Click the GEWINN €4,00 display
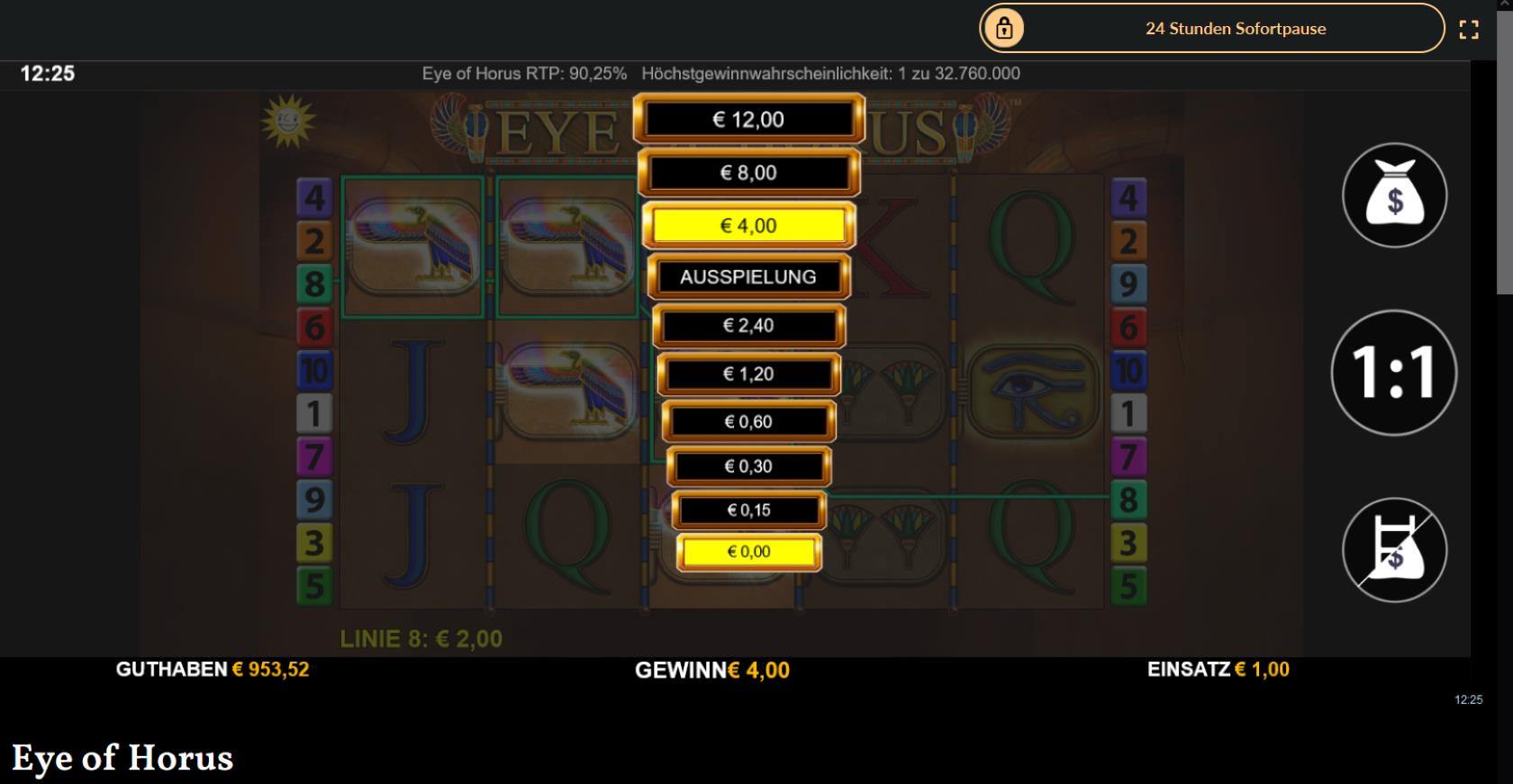Viewport: 1513px width, 784px height. coord(711,671)
